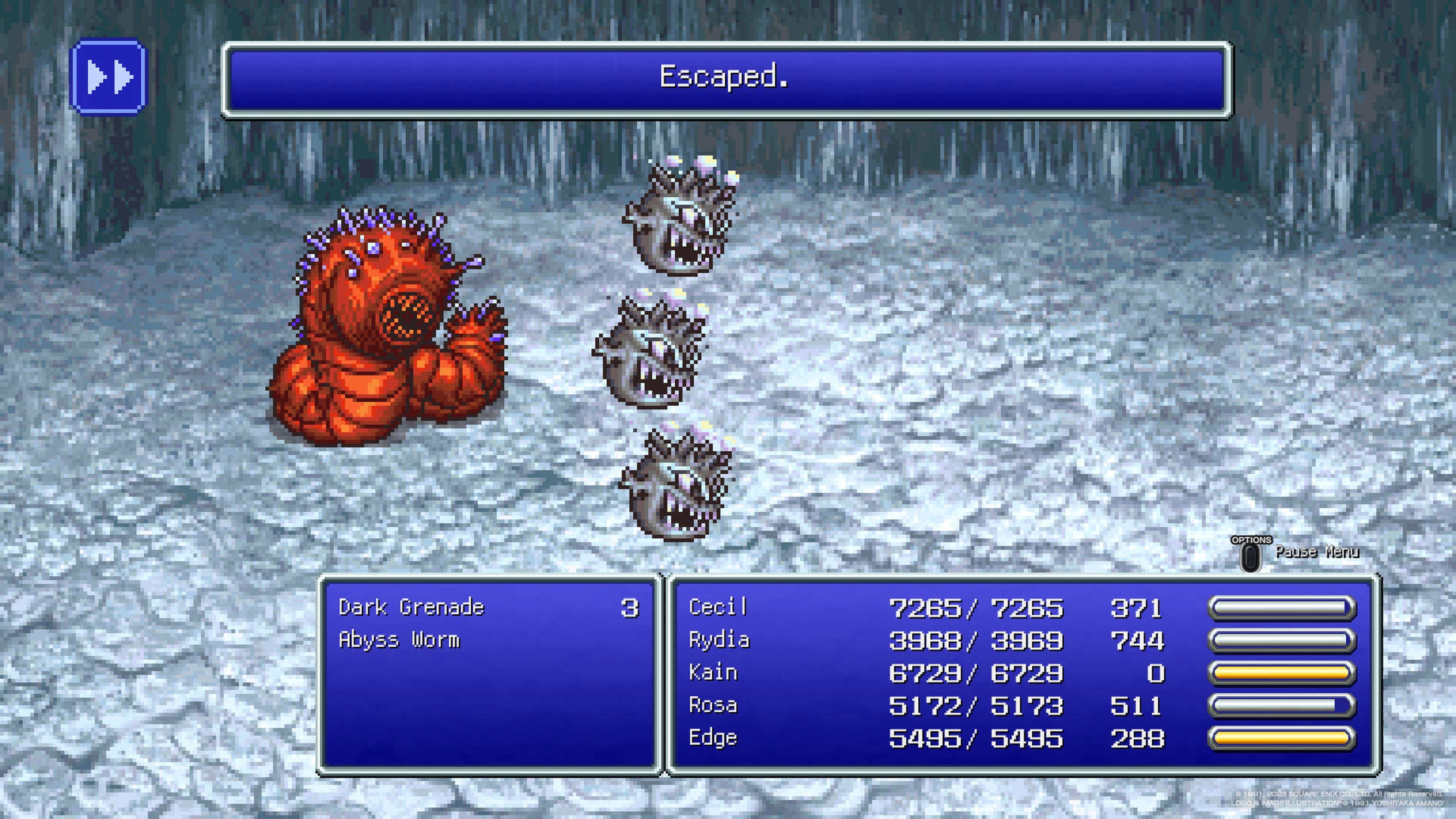Image resolution: width=1456 pixels, height=819 pixels.
Task: Choose Kain in the party list
Action: click(713, 673)
